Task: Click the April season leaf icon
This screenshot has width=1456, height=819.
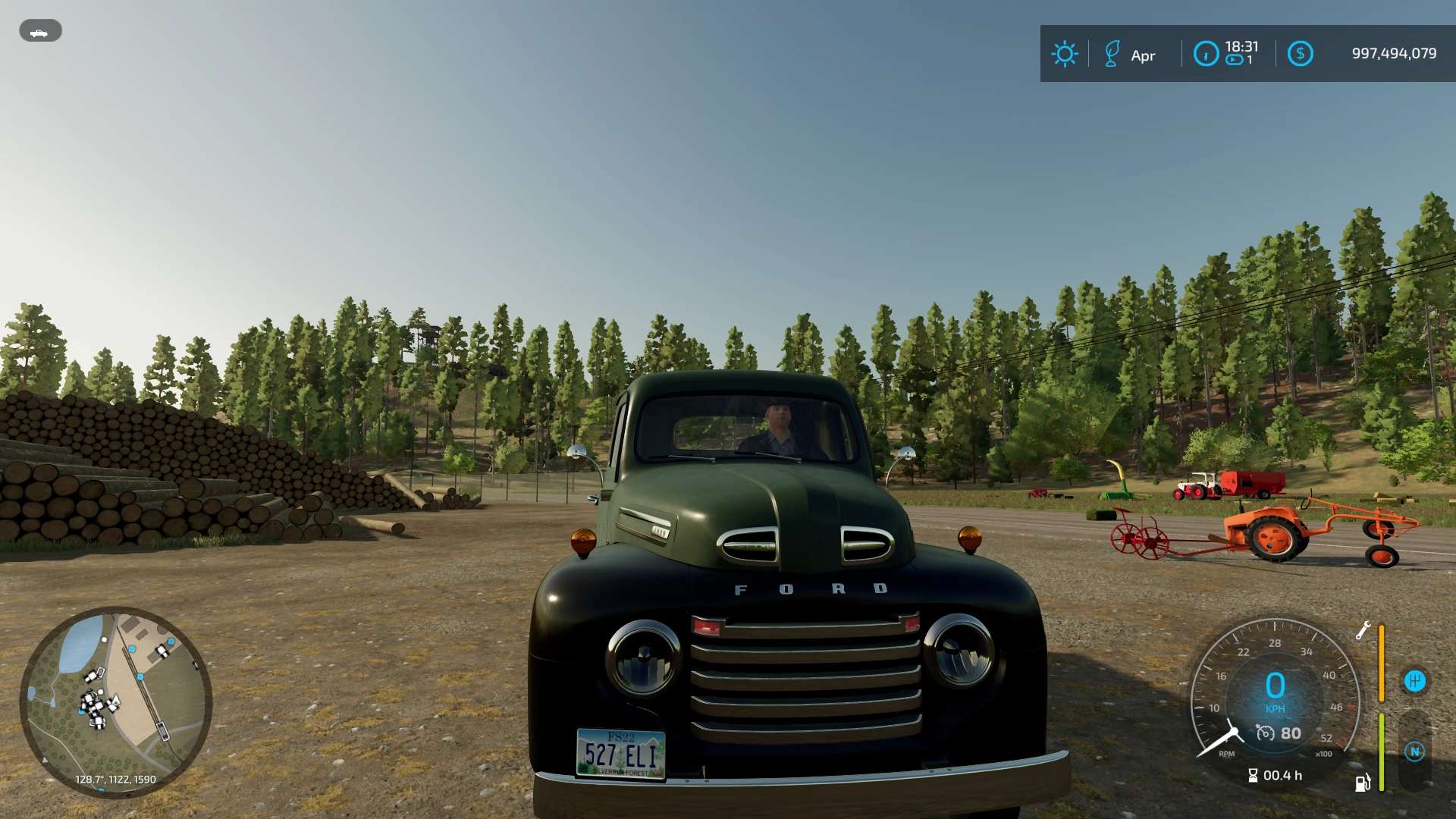Action: click(x=1112, y=54)
